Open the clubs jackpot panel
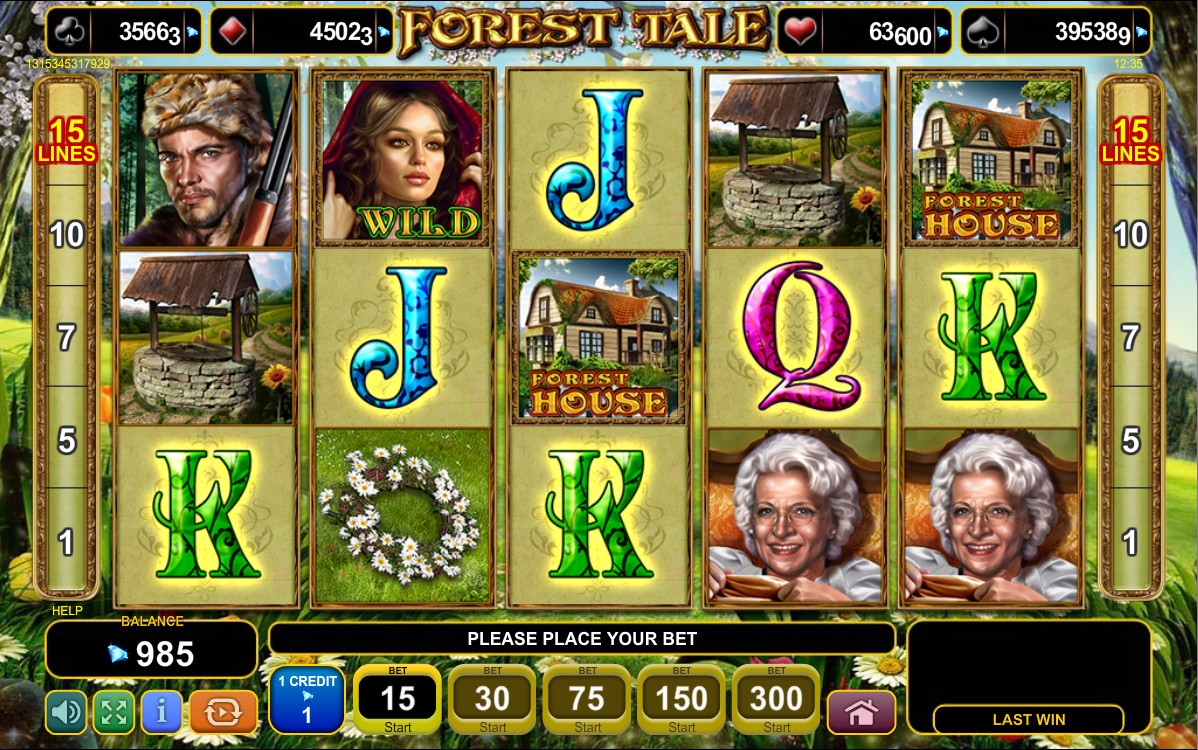Screen dimensions: 1198x750 point(124,32)
